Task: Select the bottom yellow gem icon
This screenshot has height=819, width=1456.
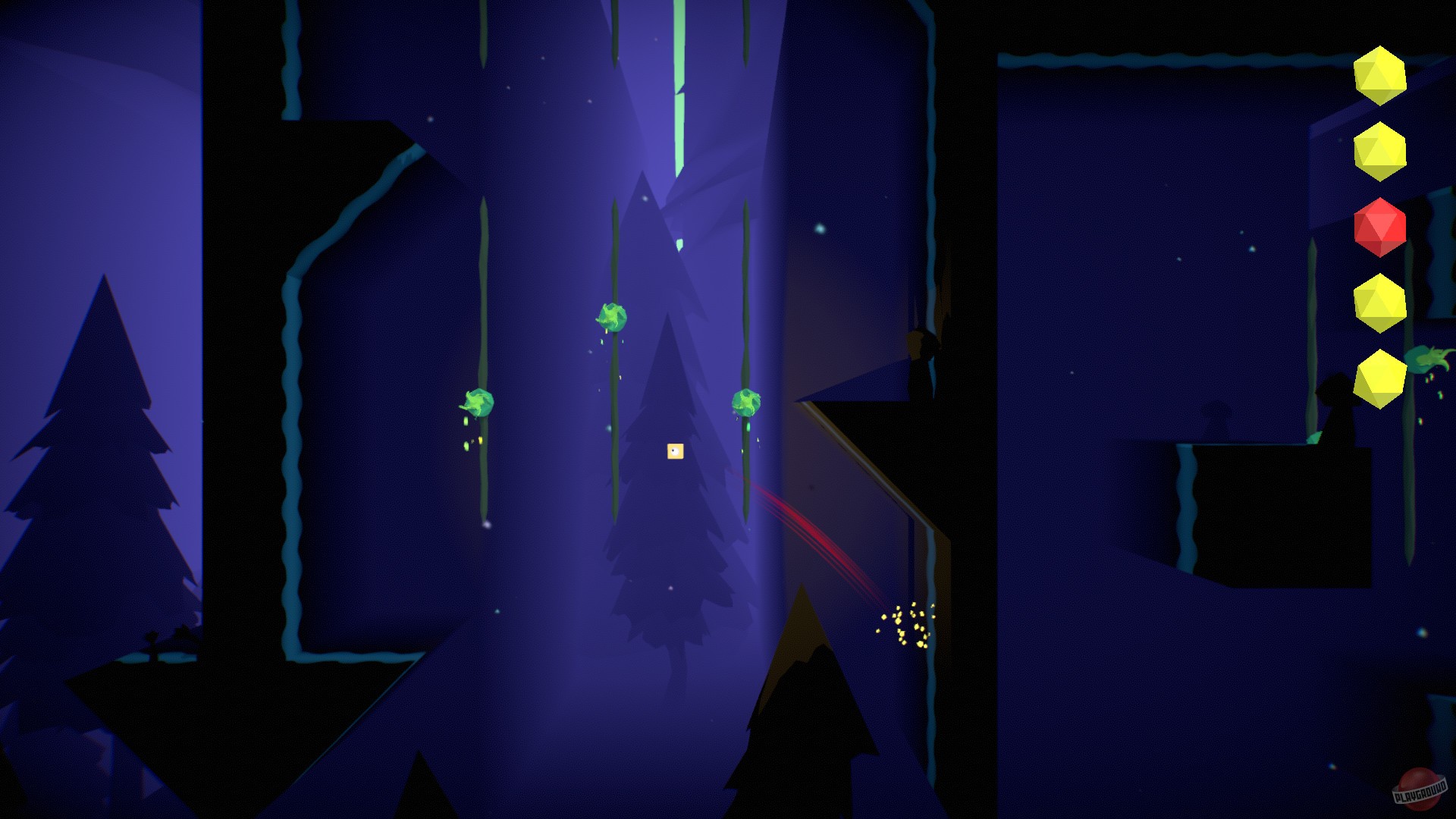Action: 1381,380
